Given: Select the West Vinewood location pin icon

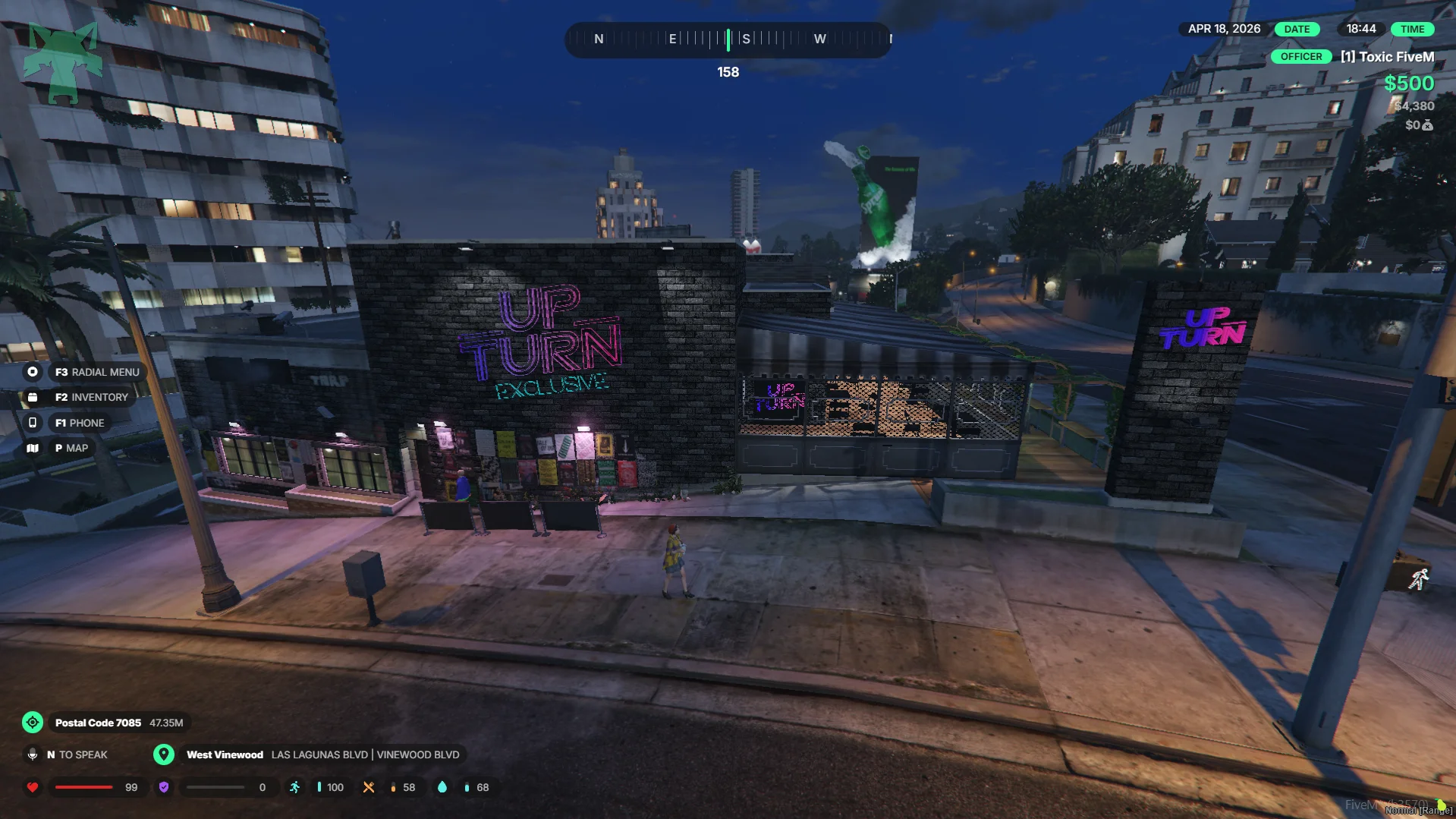Looking at the screenshot, I should pyautogui.click(x=164, y=754).
